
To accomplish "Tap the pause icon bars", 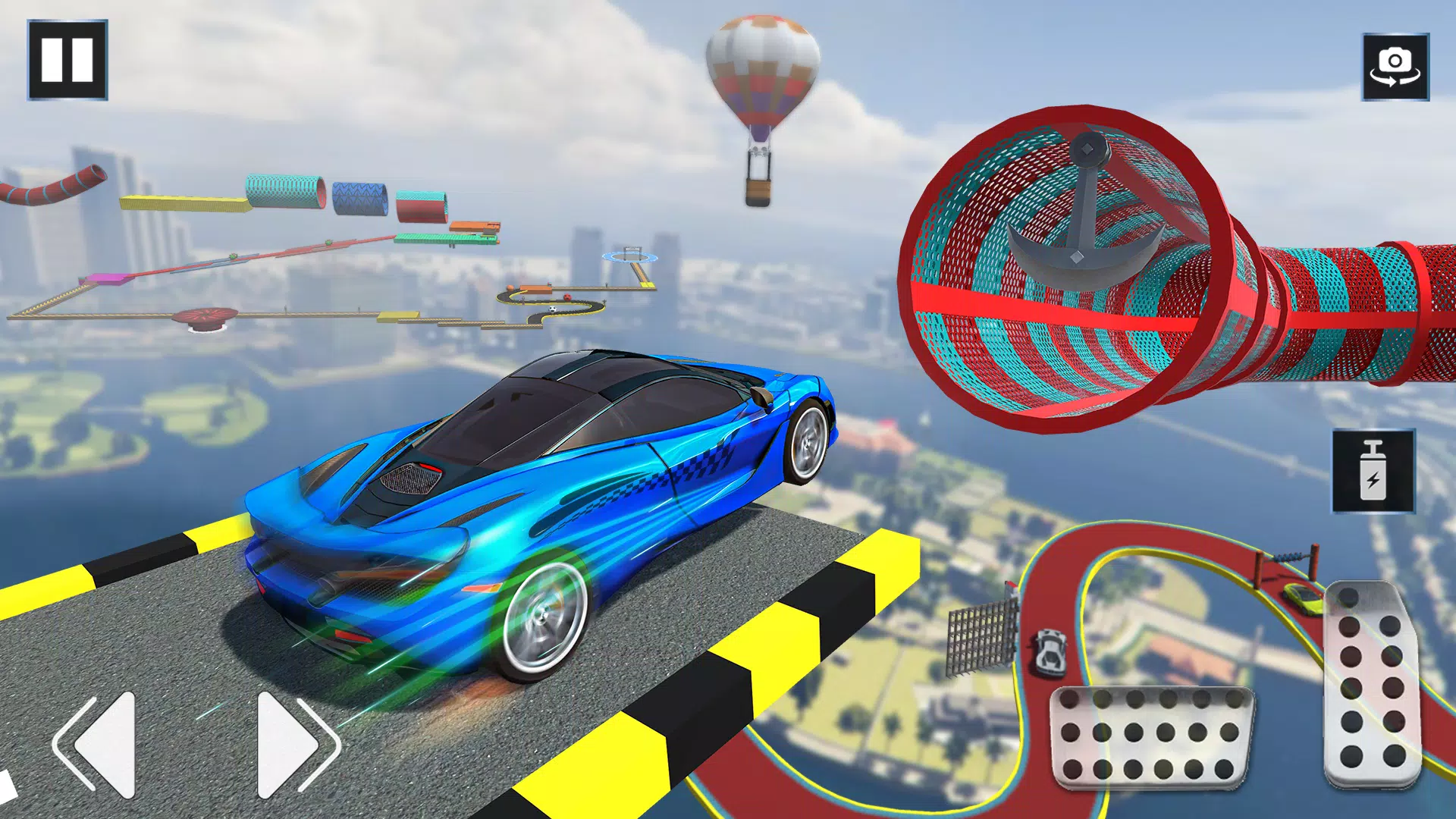I will [x=68, y=59].
